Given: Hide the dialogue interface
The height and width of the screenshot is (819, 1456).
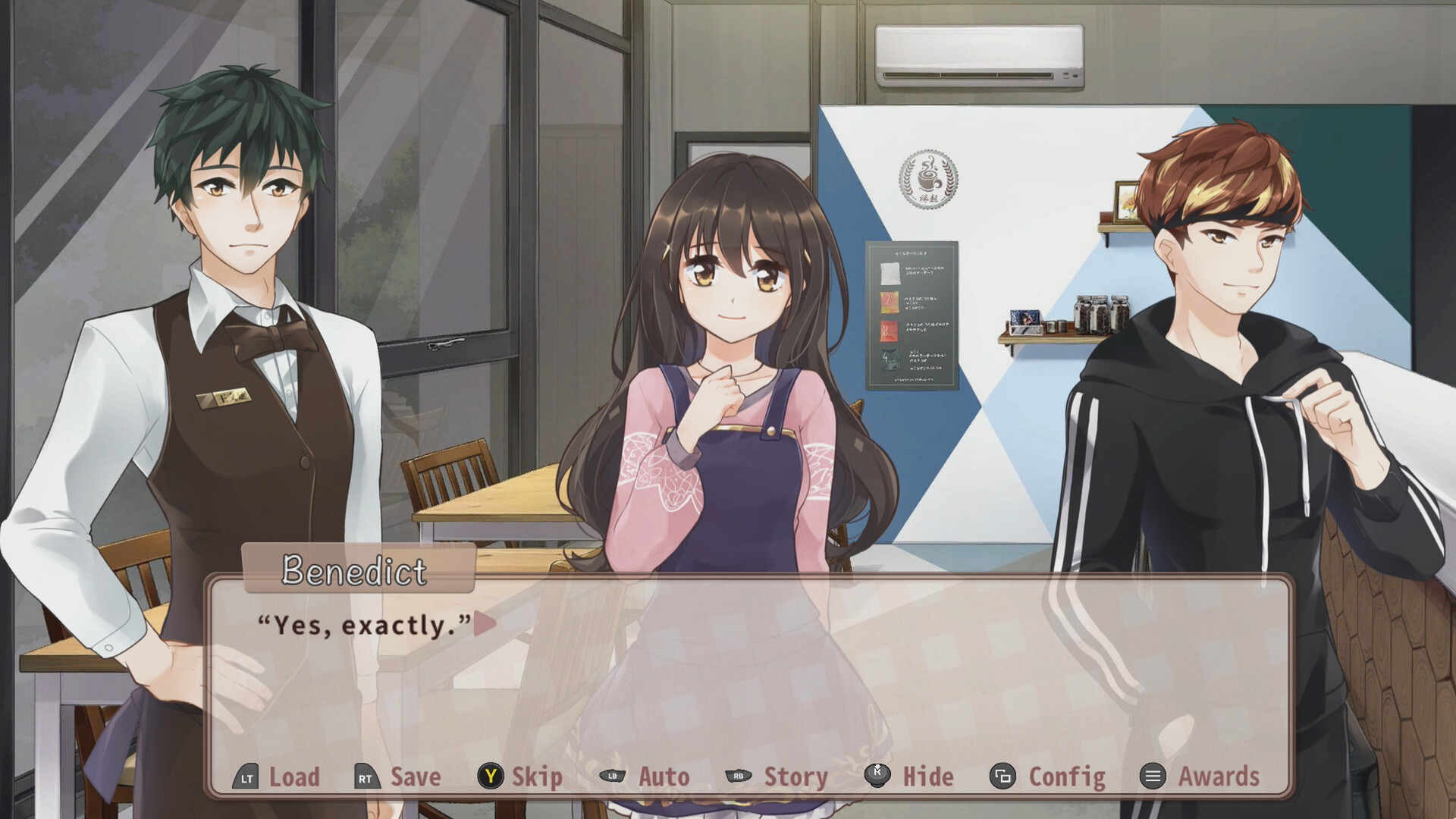Looking at the screenshot, I should (928, 777).
